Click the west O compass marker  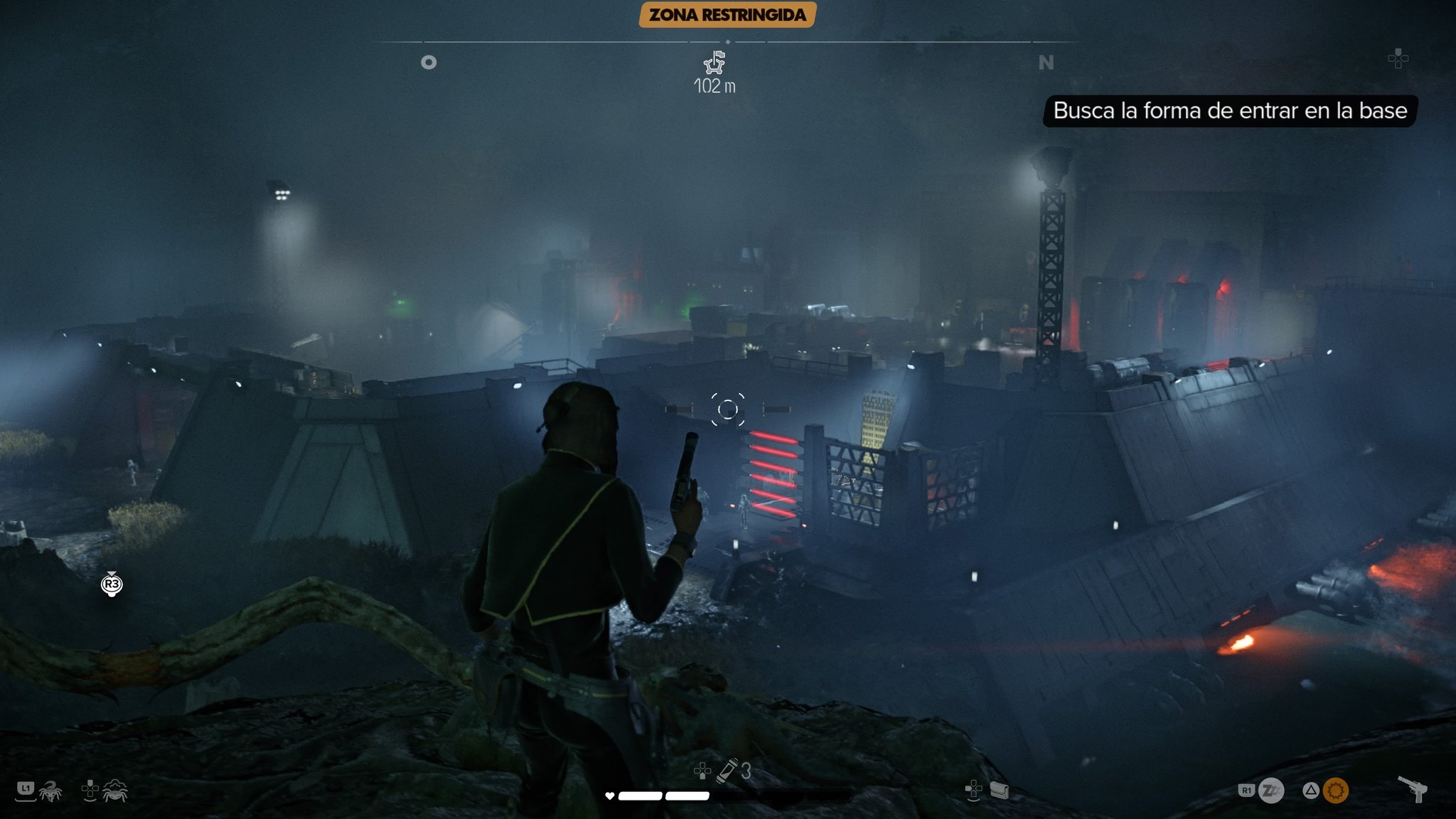(429, 63)
